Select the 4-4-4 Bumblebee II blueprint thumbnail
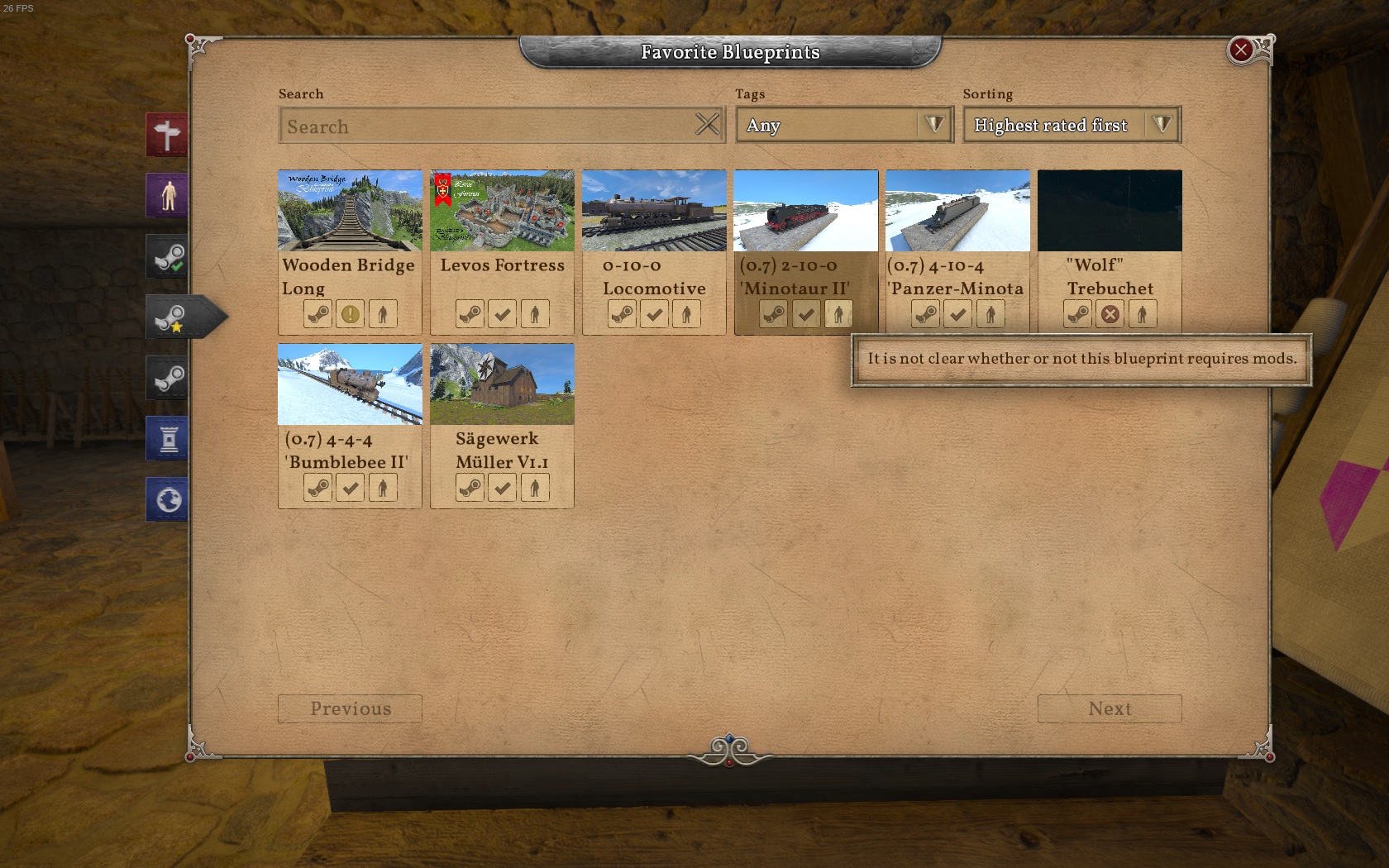Image resolution: width=1389 pixels, height=868 pixels. [350, 384]
